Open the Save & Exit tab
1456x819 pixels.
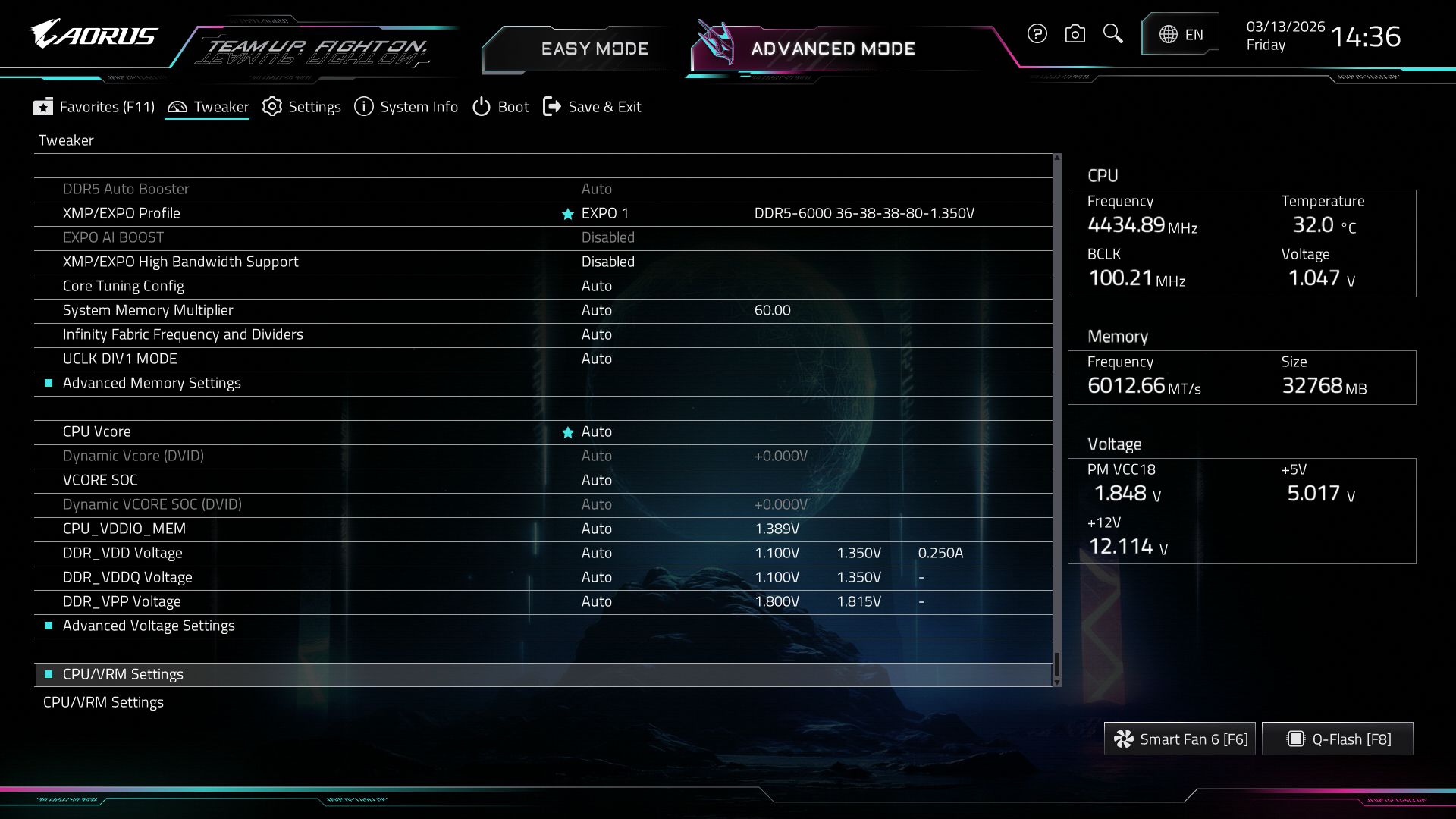click(592, 107)
